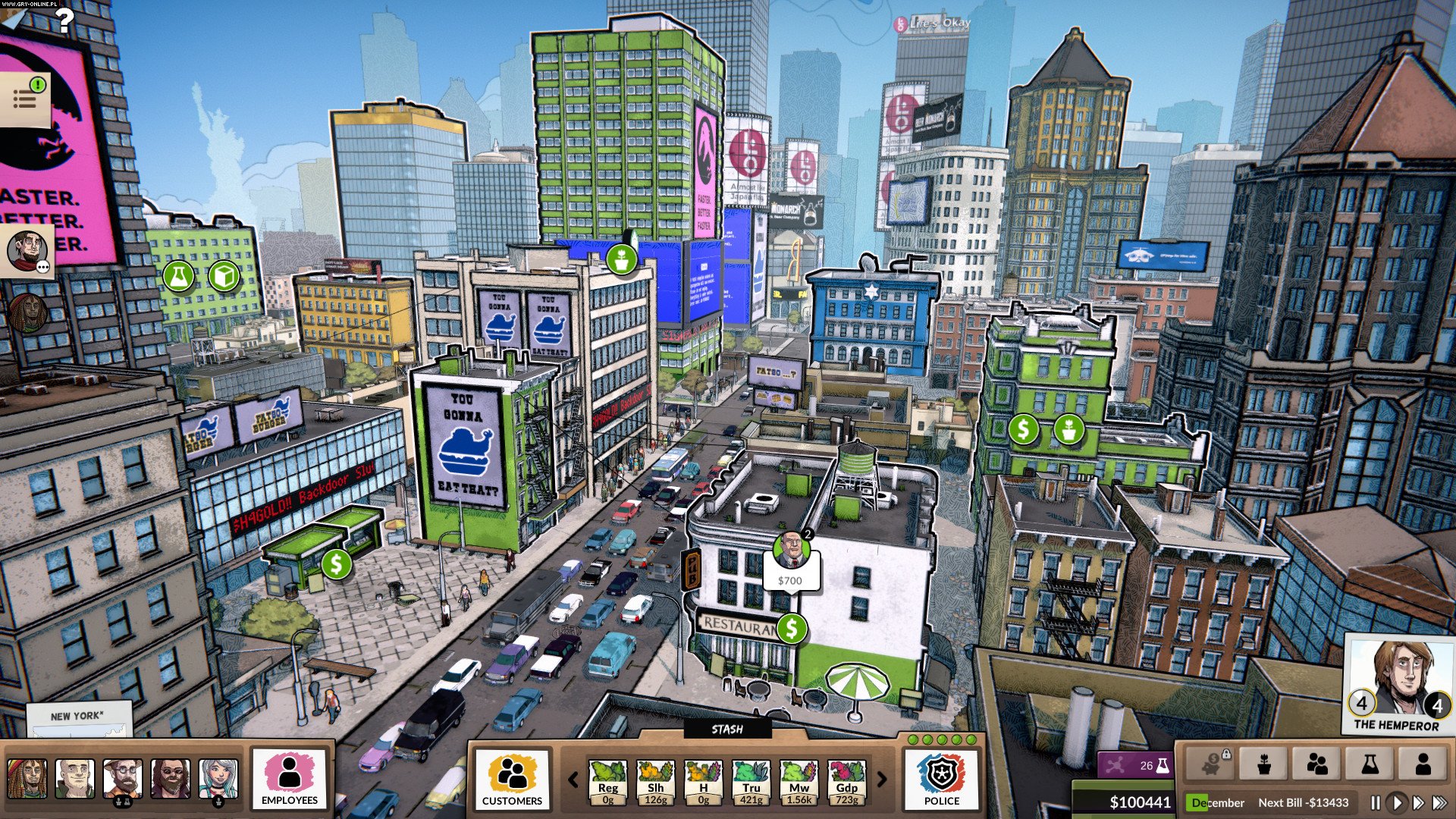Select the Mw strain stash slot
The image size is (1456, 819).
pyautogui.click(x=799, y=783)
